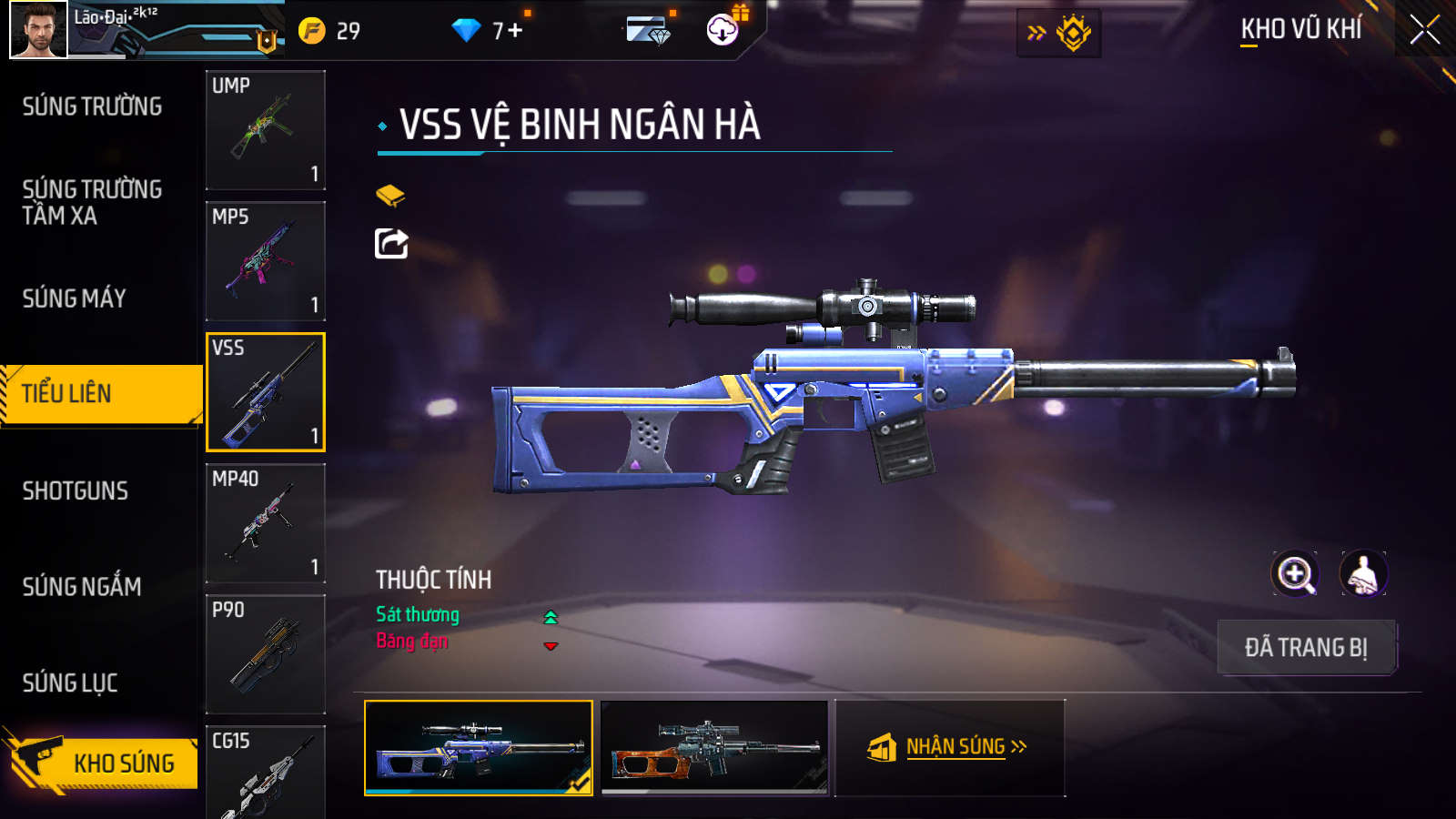
Task: Select the orange VSS skin thumbnail
Action: click(x=715, y=747)
